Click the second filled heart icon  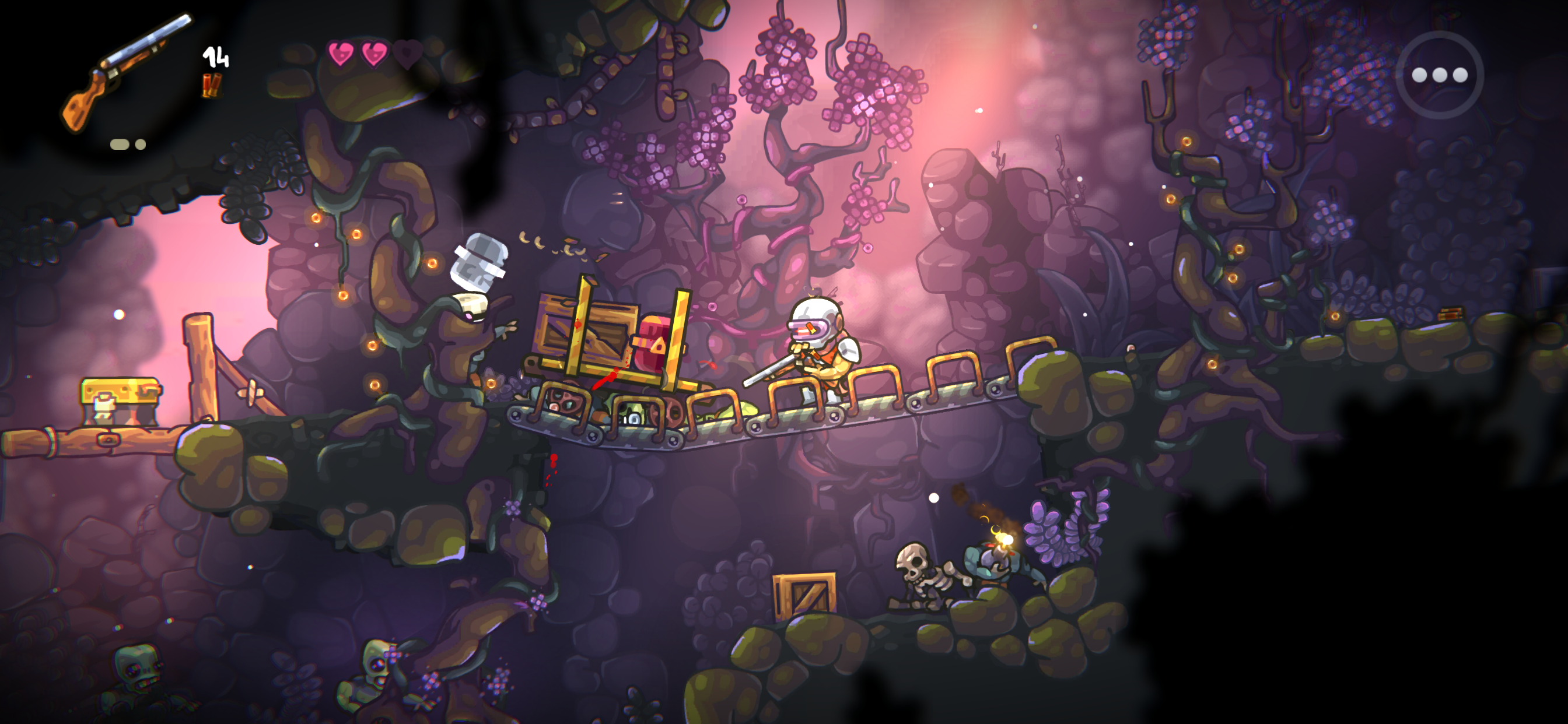coord(373,54)
